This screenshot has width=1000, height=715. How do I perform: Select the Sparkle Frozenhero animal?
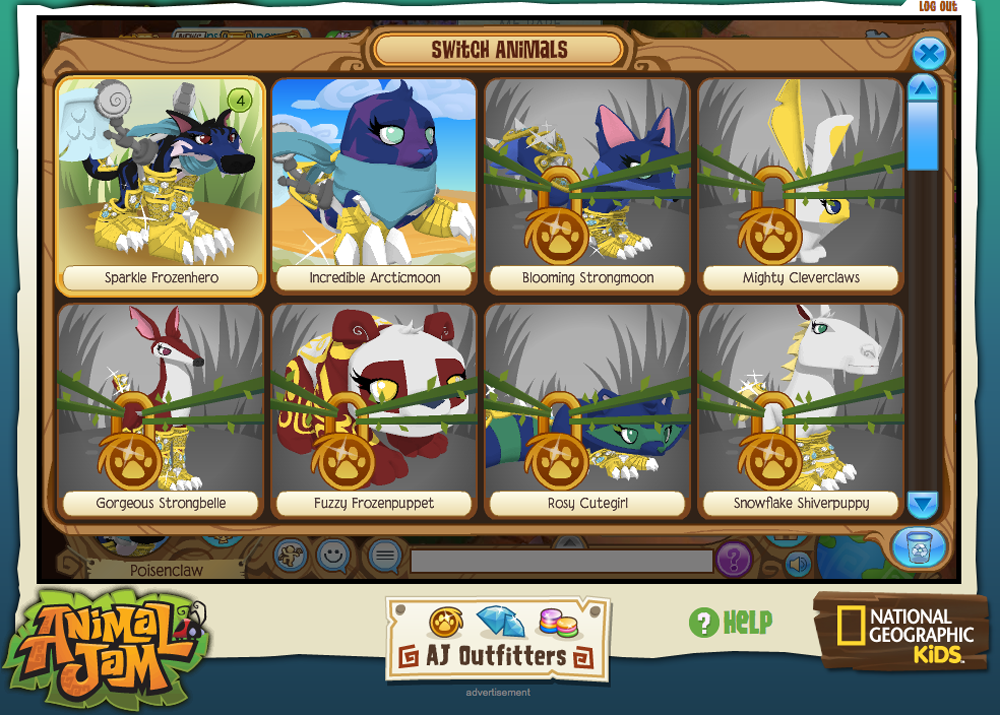[x=160, y=185]
